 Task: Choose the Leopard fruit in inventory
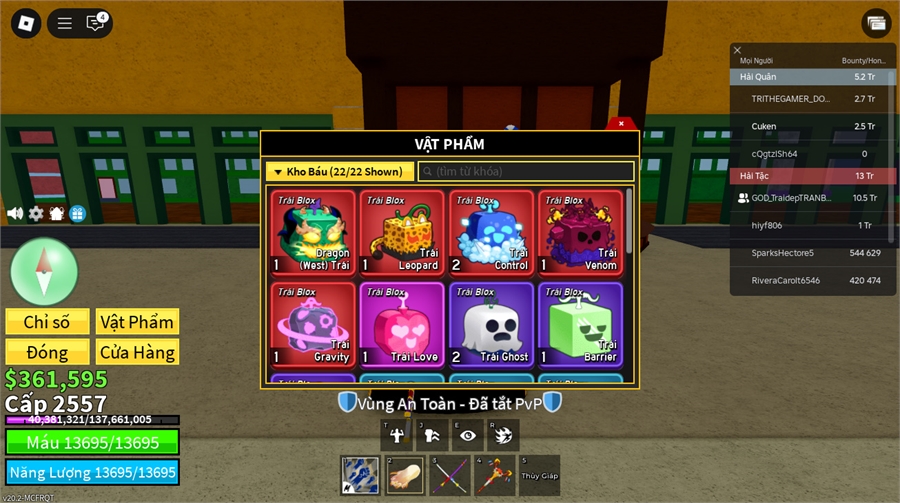(x=402, y=233)
